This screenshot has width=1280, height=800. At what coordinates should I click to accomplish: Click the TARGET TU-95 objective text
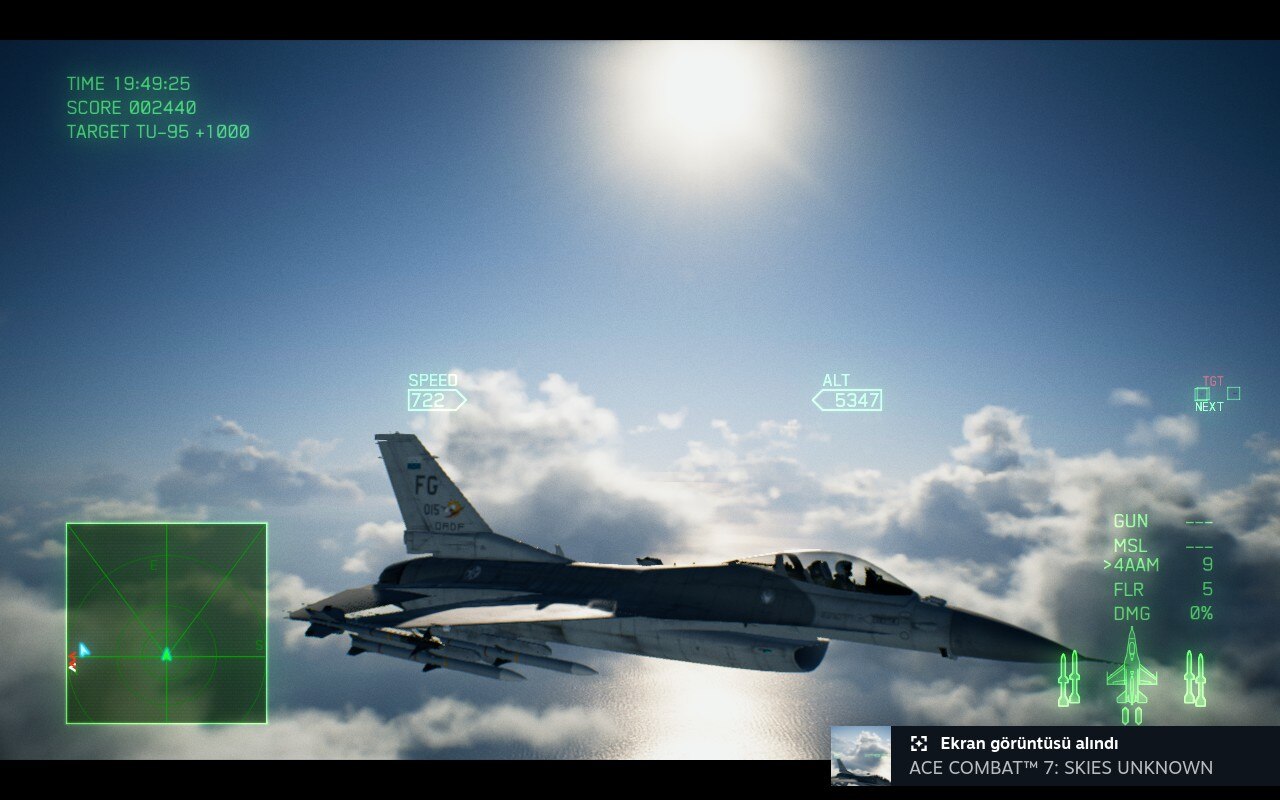158,132
